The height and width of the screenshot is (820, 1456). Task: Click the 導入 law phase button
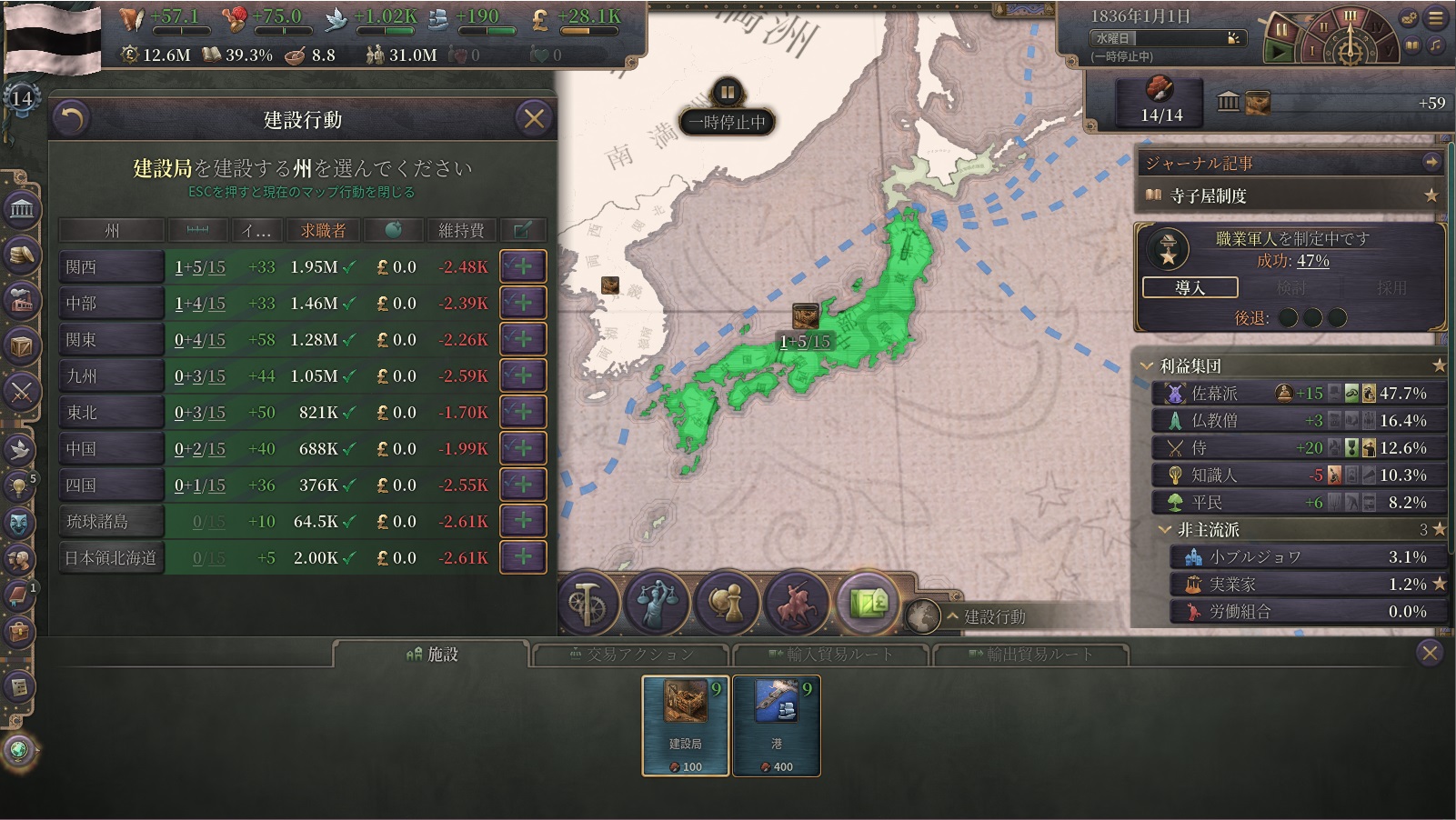coord(1190,288)
